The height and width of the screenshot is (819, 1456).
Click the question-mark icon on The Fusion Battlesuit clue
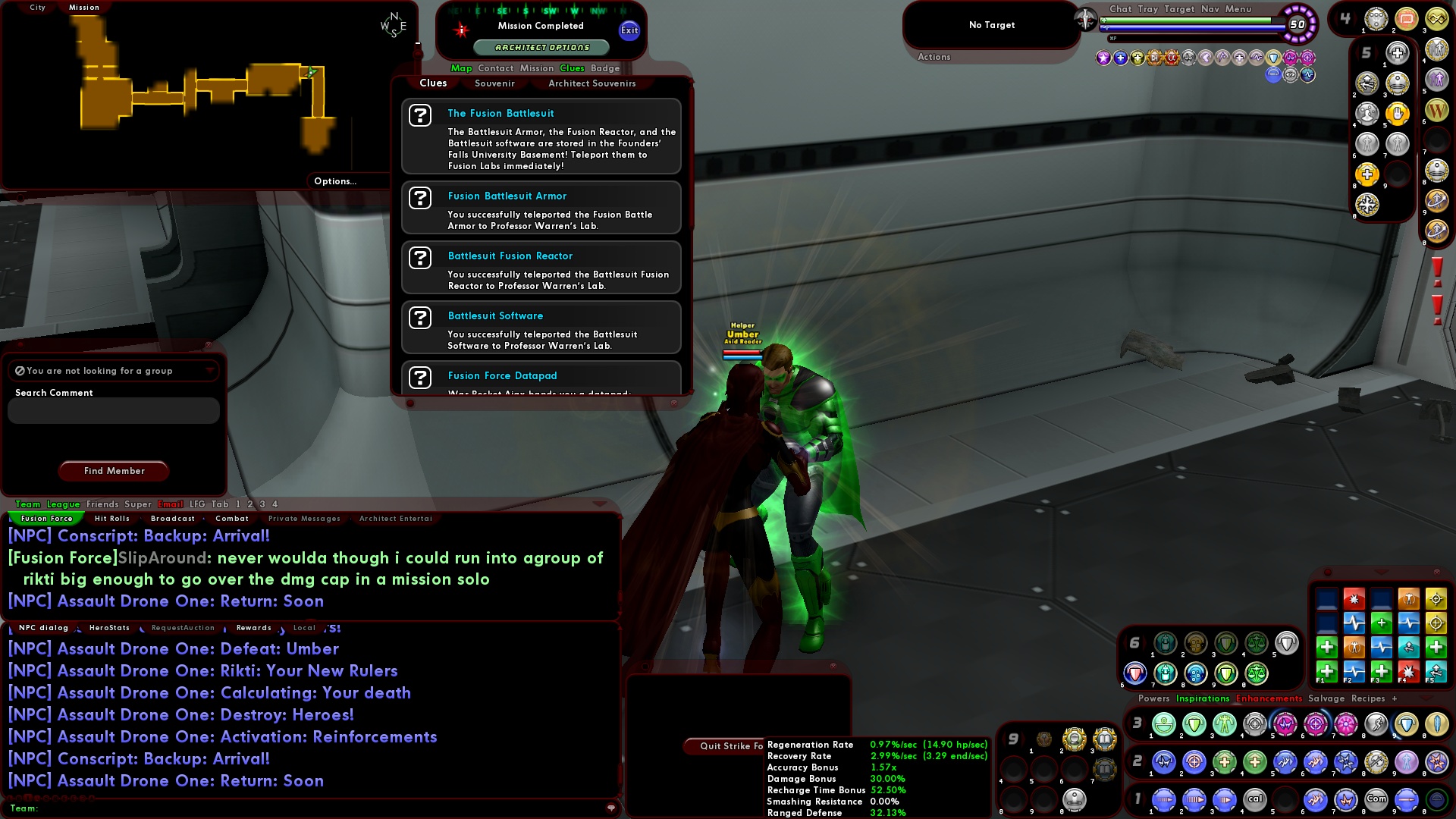tap(422, 115)
